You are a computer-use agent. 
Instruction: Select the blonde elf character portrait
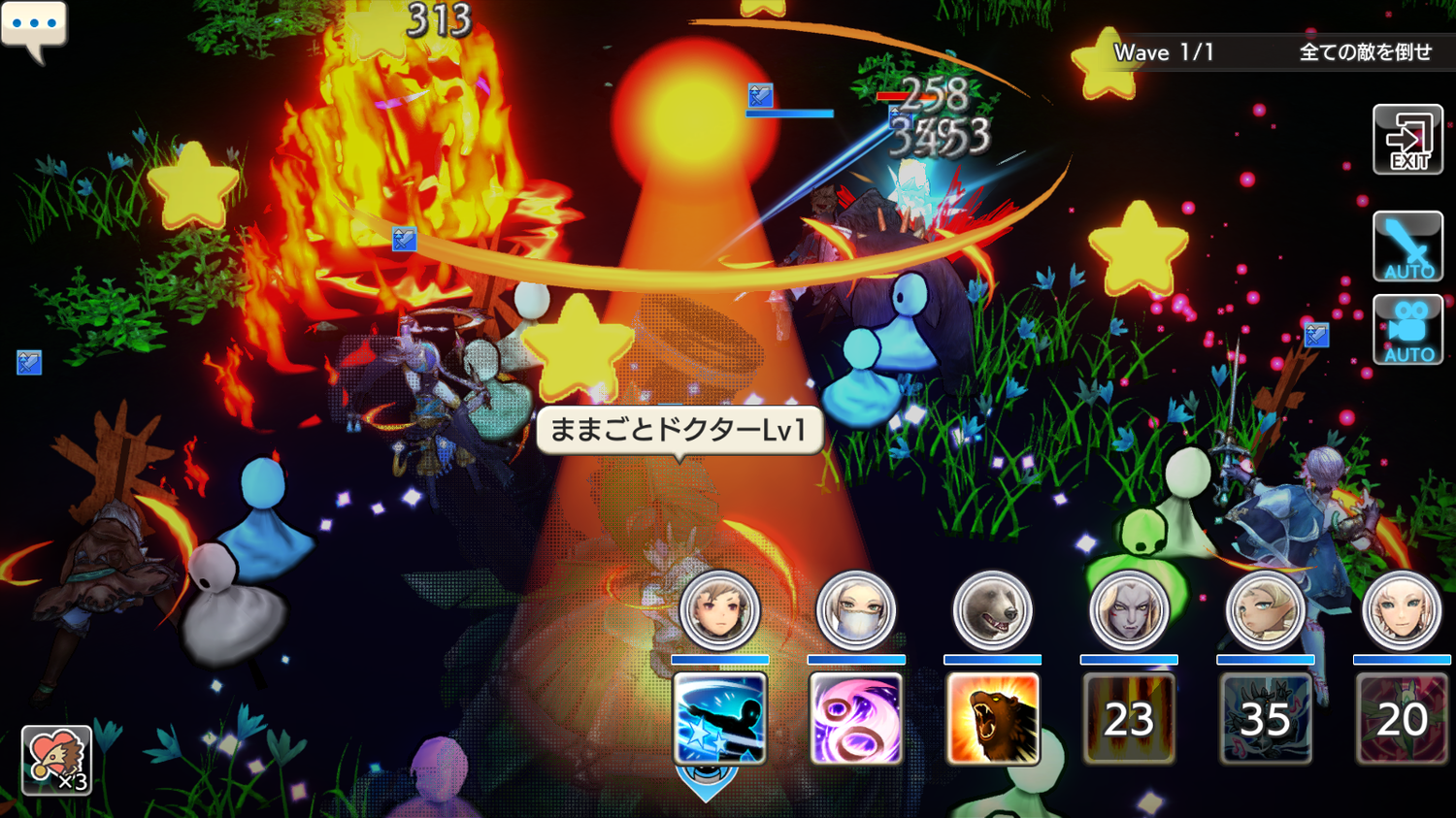[1265, 610]
